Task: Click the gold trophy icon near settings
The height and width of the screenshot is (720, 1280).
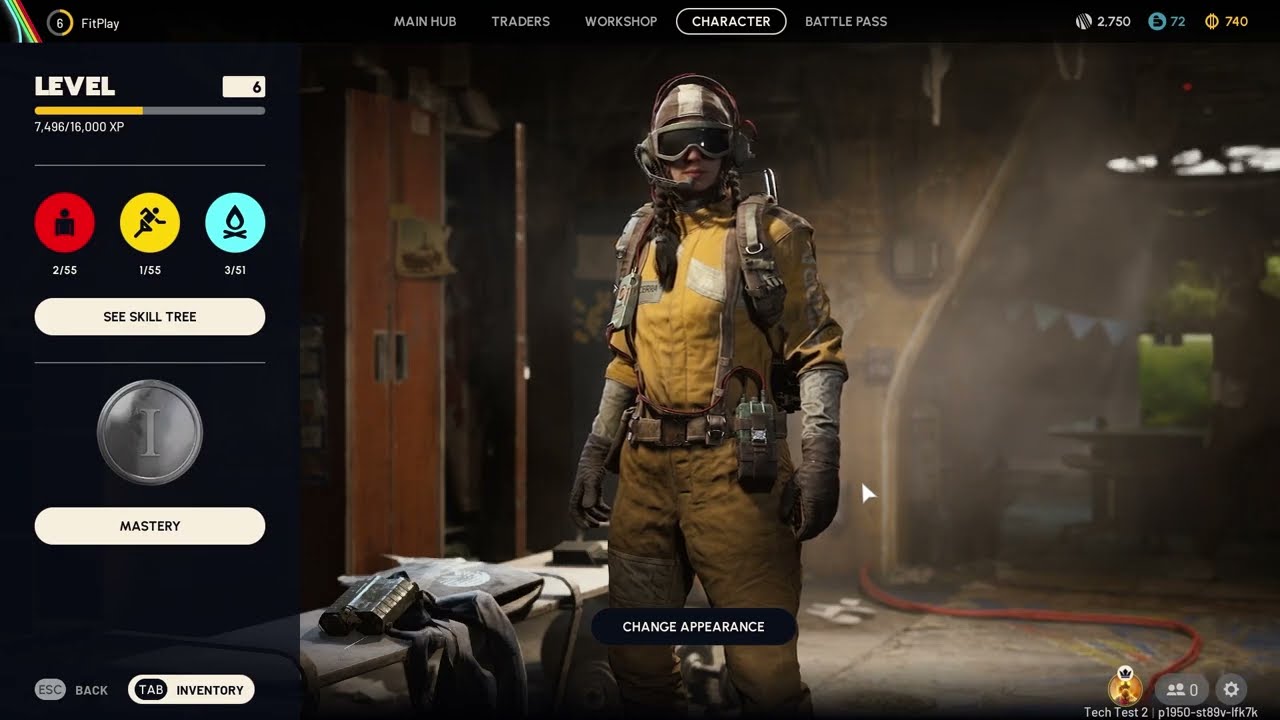Action: click(1126, 688)
